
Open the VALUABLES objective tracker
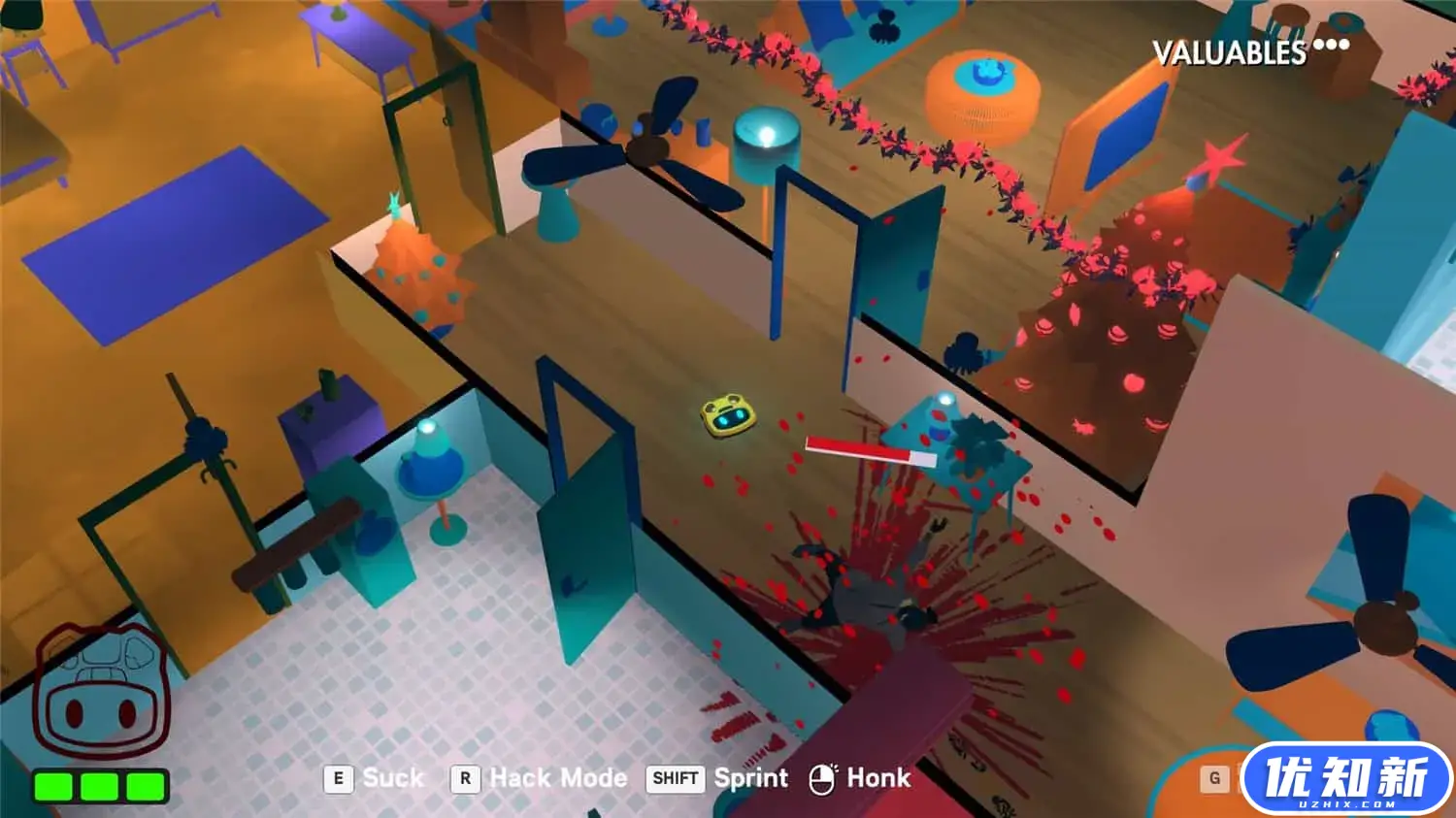(1248, 50)
